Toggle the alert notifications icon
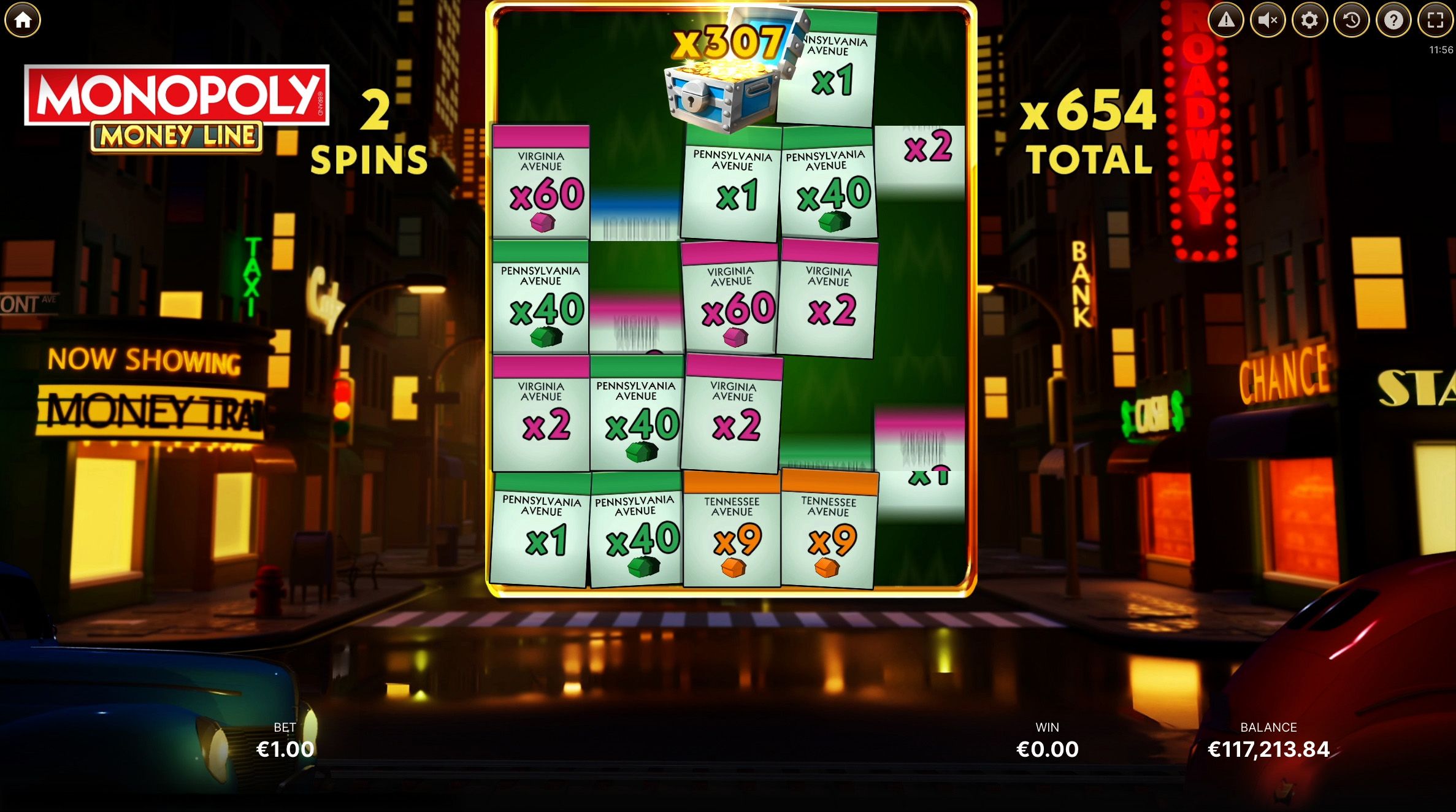 pos(1227,20)
